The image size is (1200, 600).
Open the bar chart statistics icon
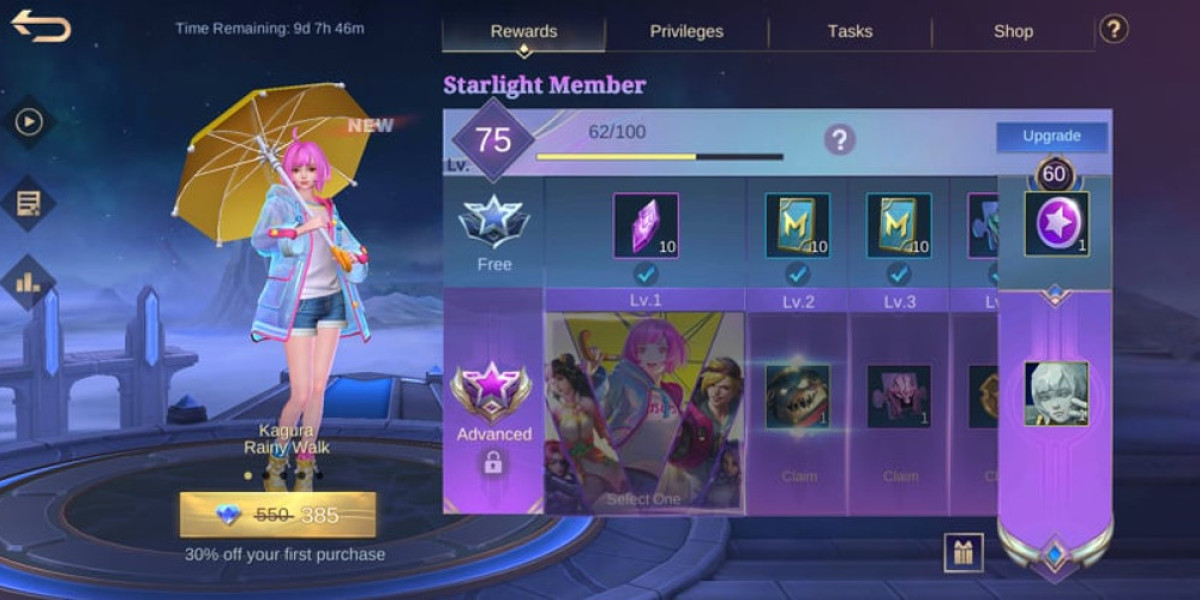(28, 282)
